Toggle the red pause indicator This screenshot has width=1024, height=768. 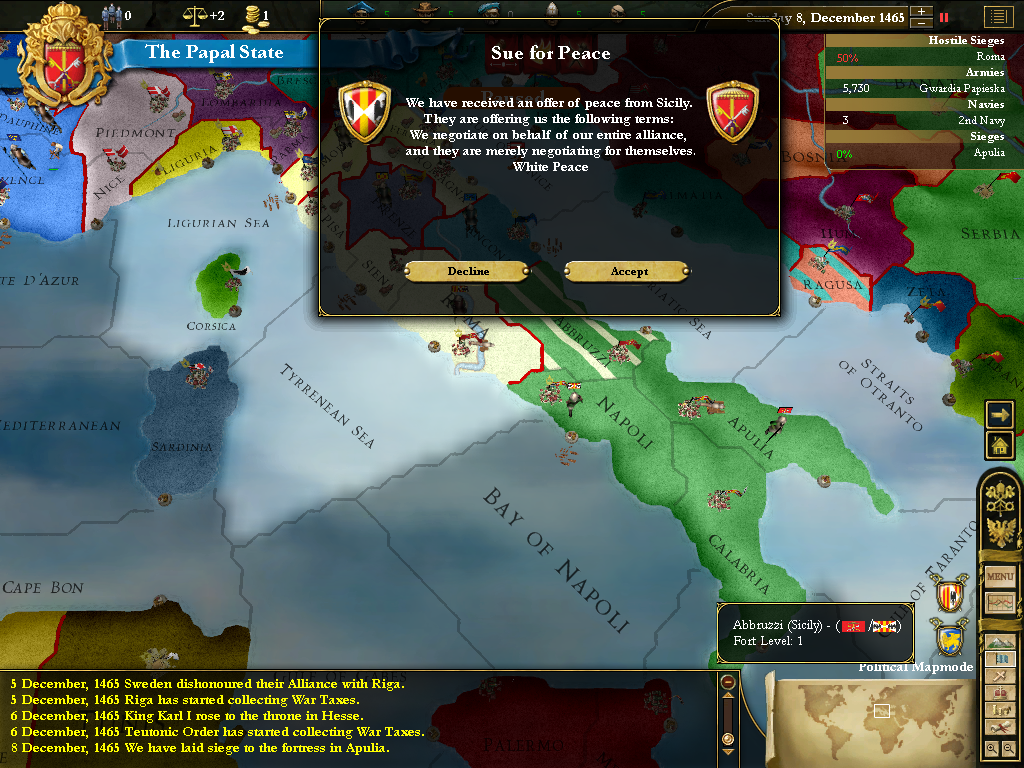point(943,17)
